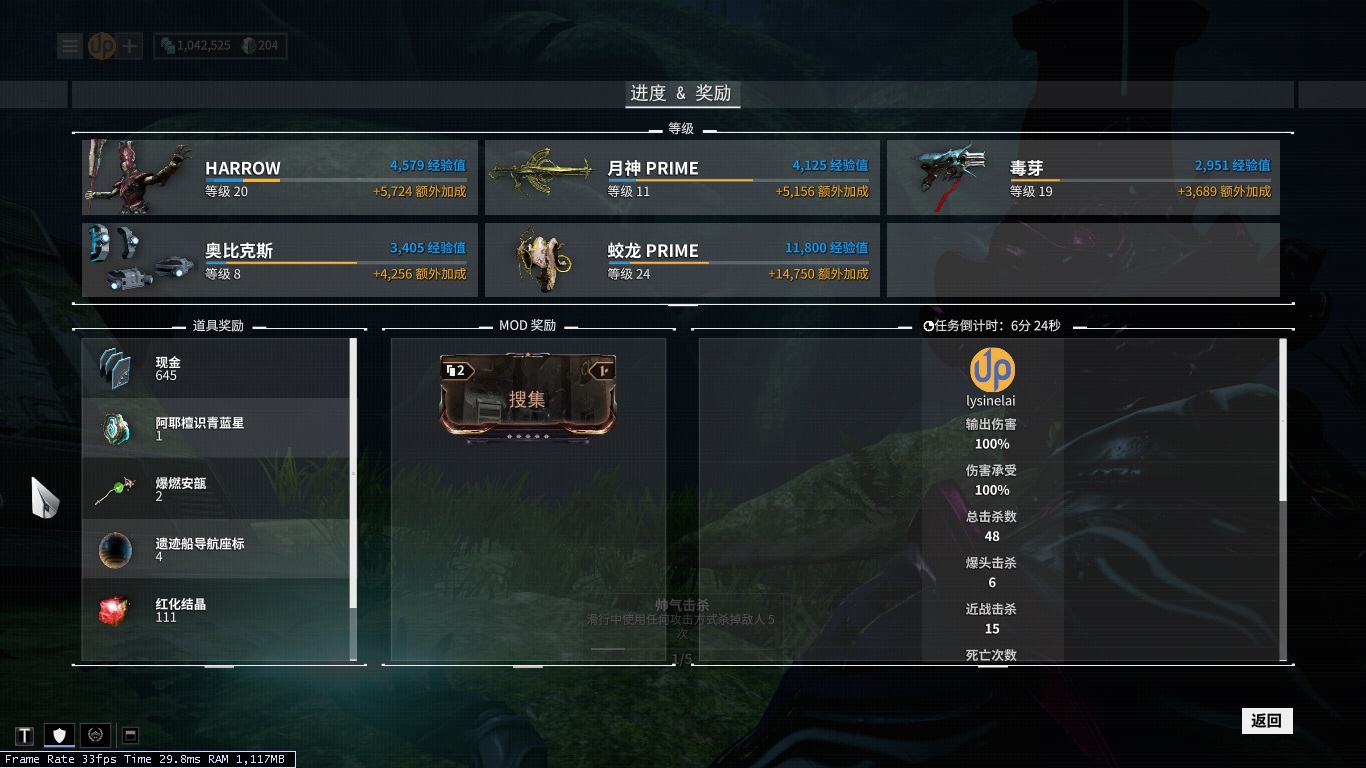Select the 毒芽 weapon level entry
Image resolution: width=1366 pixels, height=768 pixels.
click(1083, 178)
